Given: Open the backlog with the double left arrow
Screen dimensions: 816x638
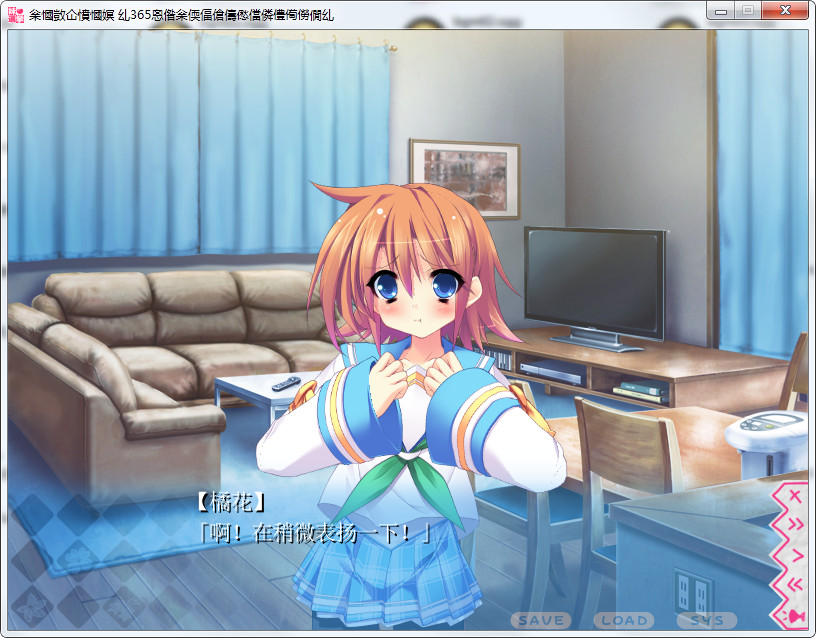Looking at the screenshot, I should (x=796, y=584).
